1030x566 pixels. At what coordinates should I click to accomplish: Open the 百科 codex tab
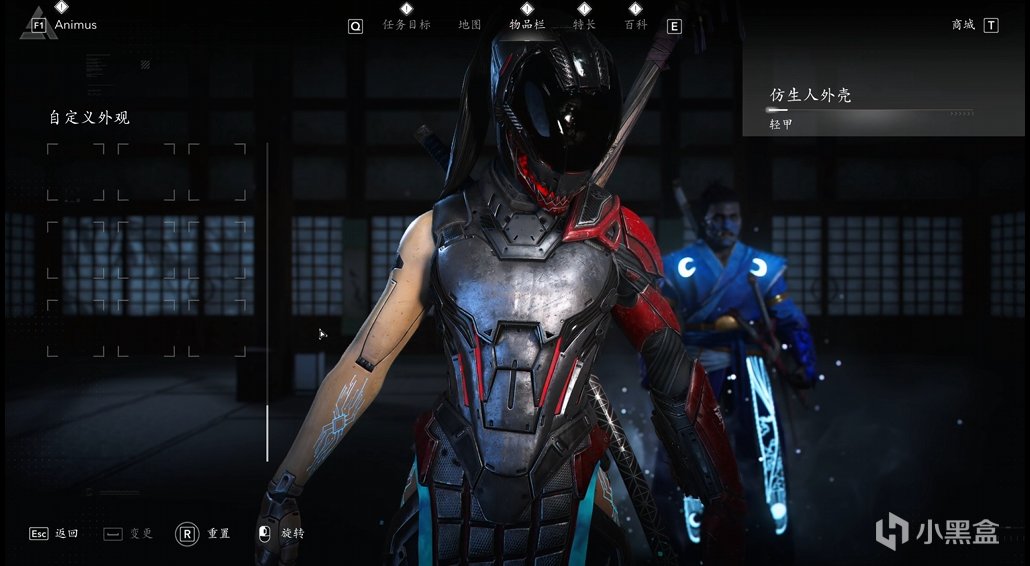coord(635,25)
